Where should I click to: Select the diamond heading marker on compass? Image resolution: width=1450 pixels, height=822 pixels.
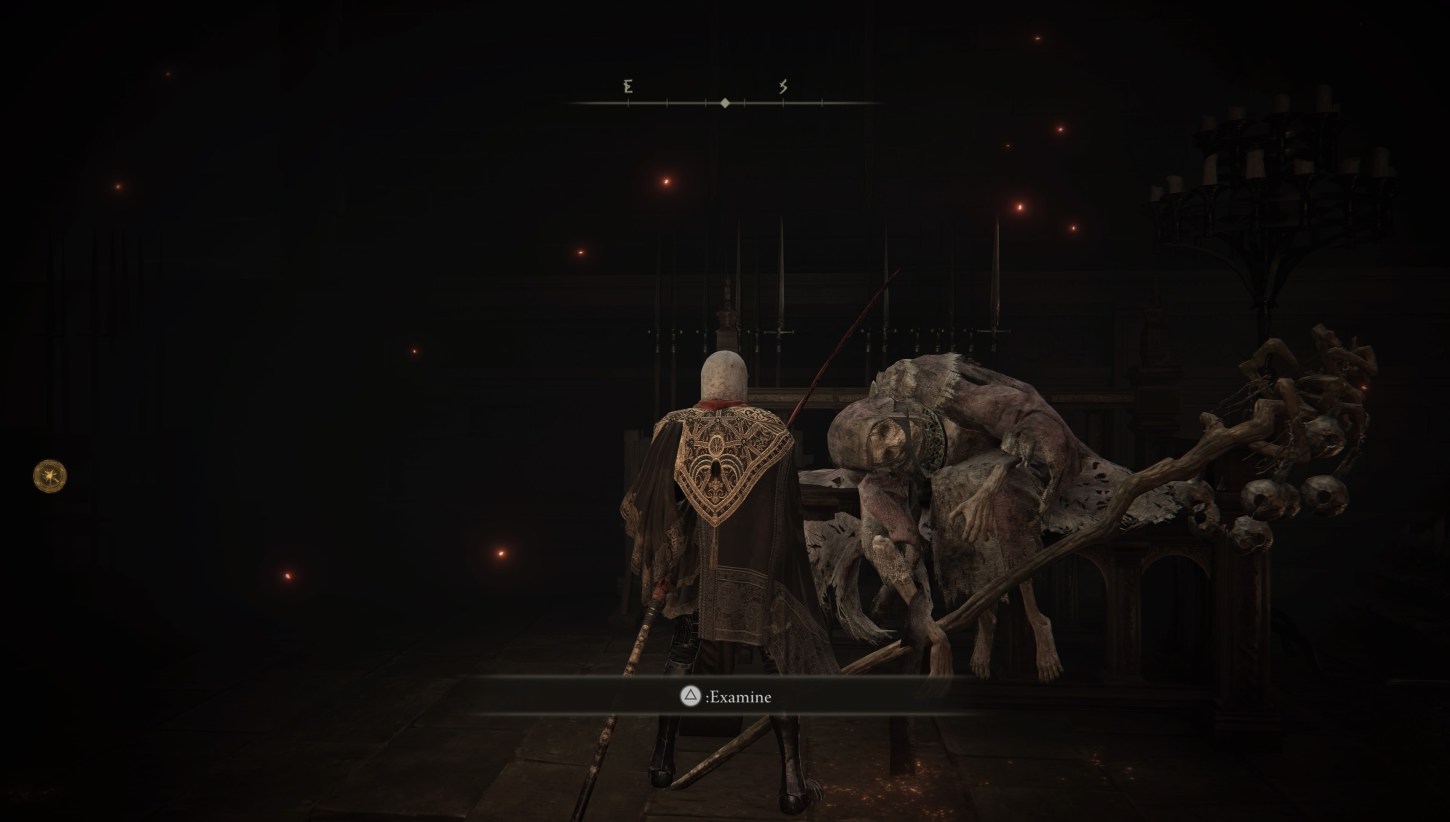tap(723, 101)
